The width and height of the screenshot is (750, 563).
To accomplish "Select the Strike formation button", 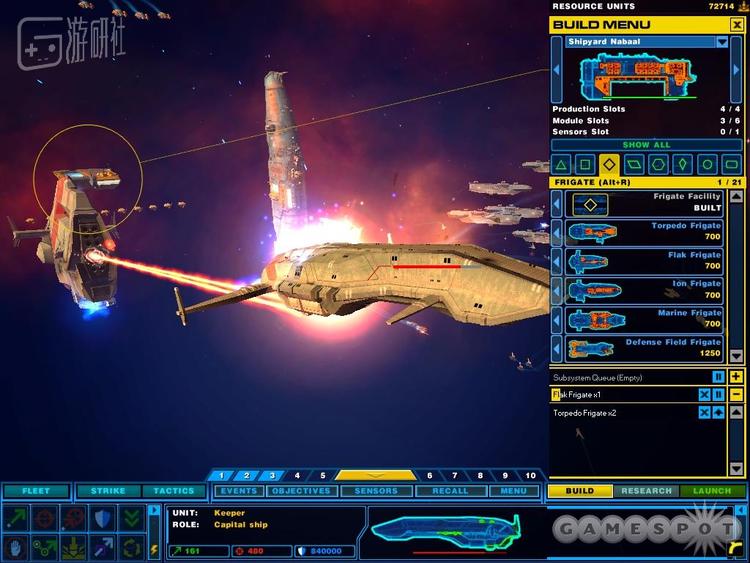I will point(108,491).
